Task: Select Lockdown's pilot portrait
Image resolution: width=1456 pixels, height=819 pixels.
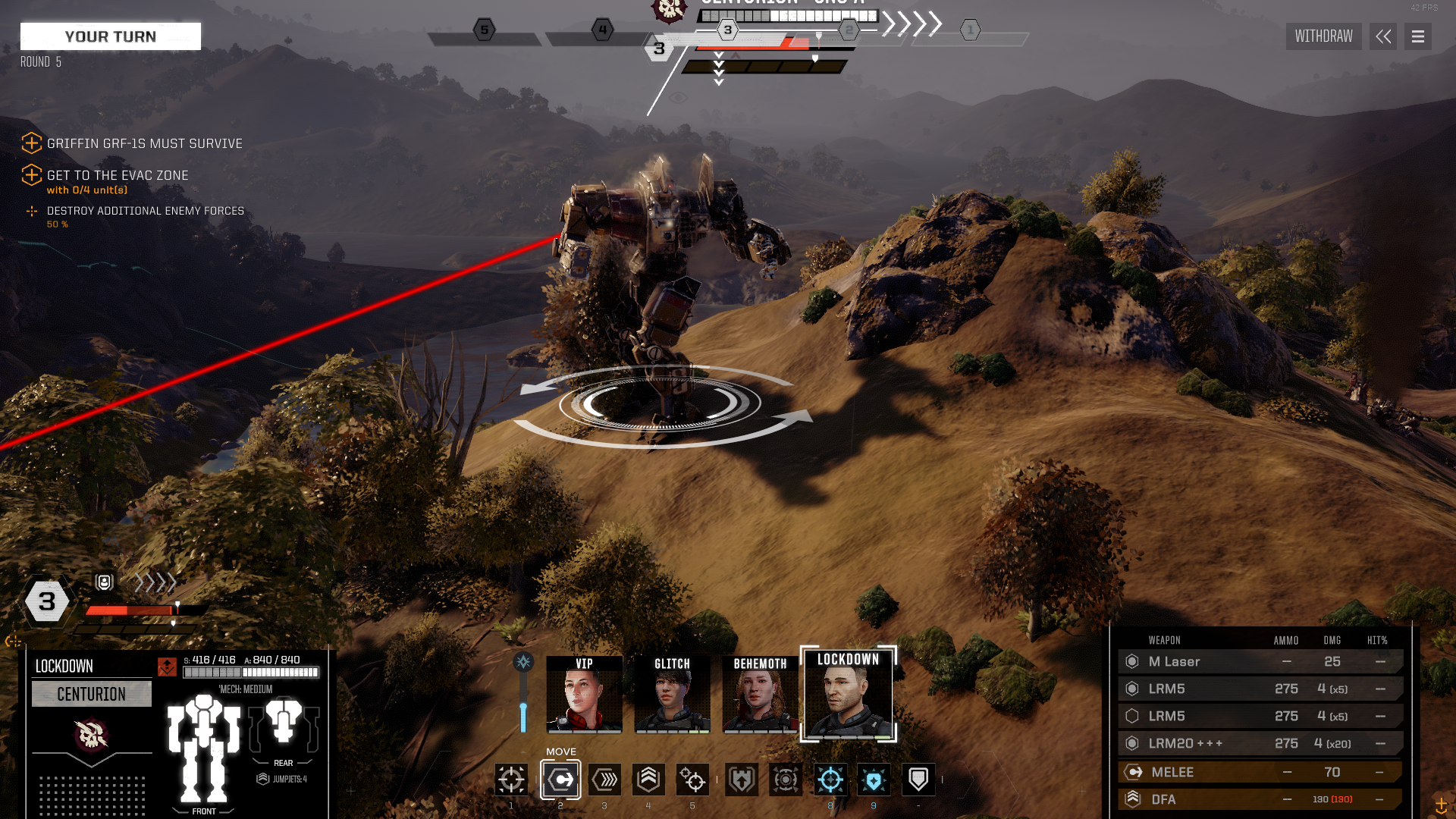Action: point(849,695)
